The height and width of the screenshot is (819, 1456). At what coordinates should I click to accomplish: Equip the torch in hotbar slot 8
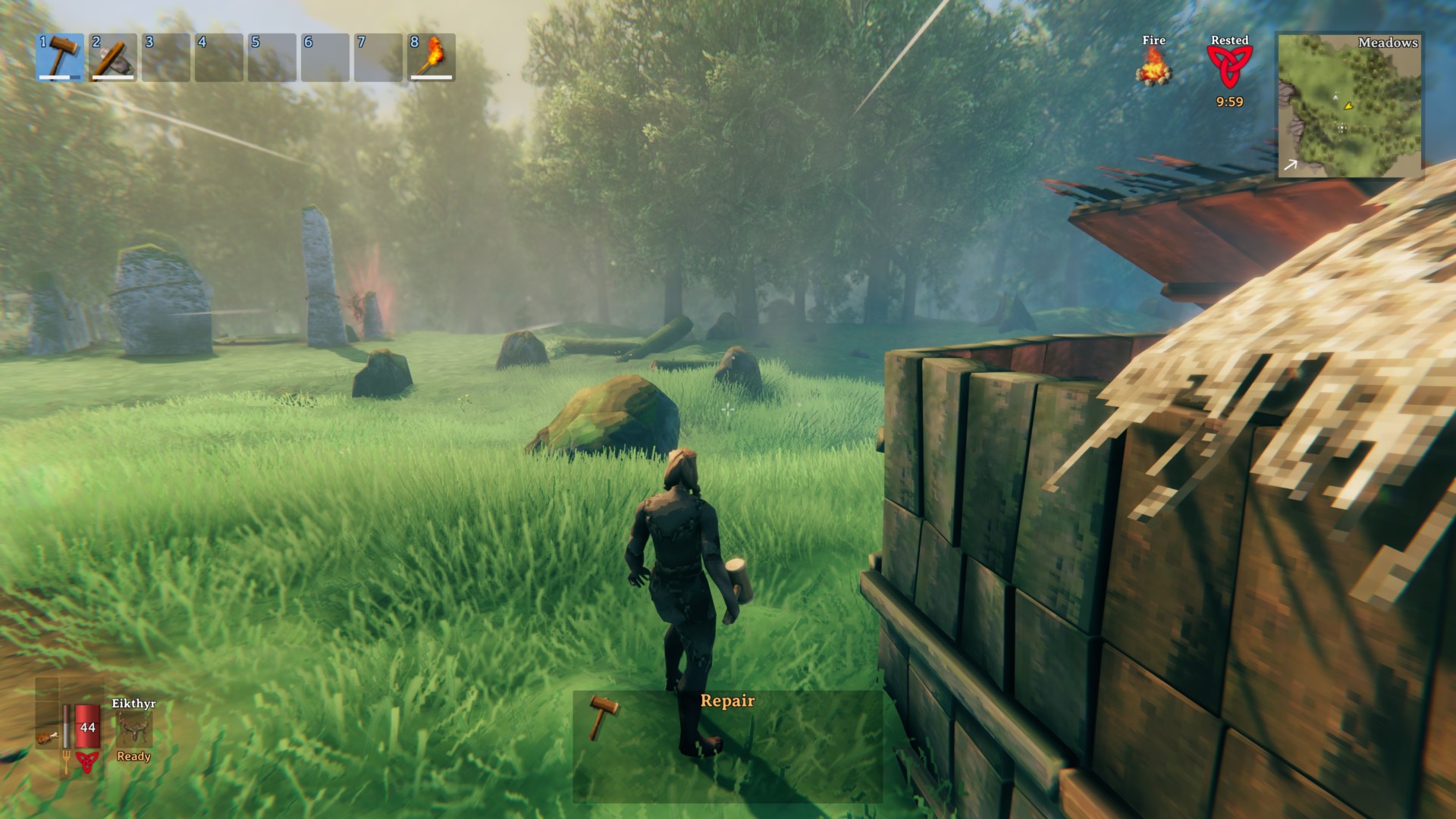click(x=431, y=57)
